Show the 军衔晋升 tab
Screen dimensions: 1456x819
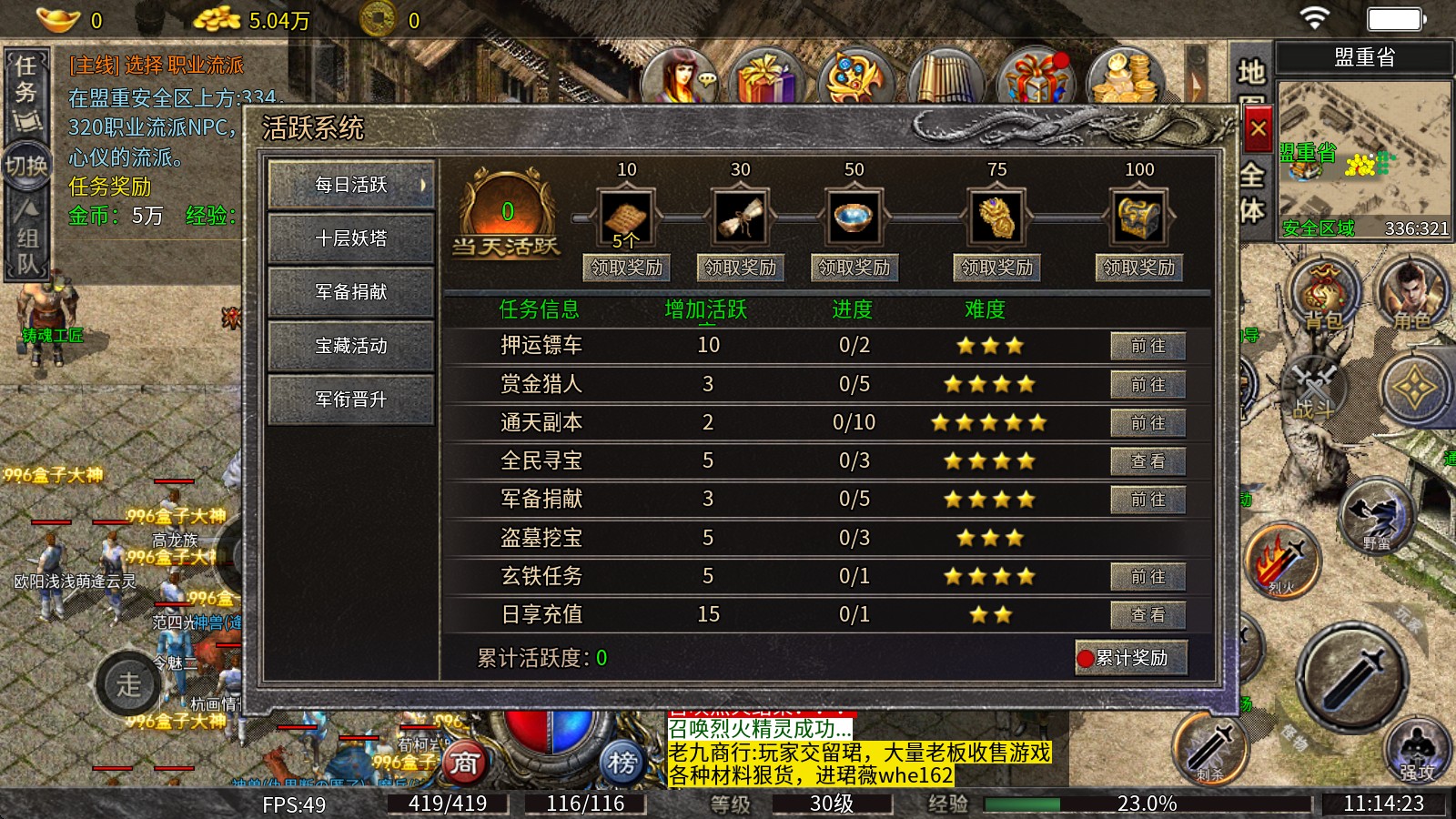(x=351, y=399)
